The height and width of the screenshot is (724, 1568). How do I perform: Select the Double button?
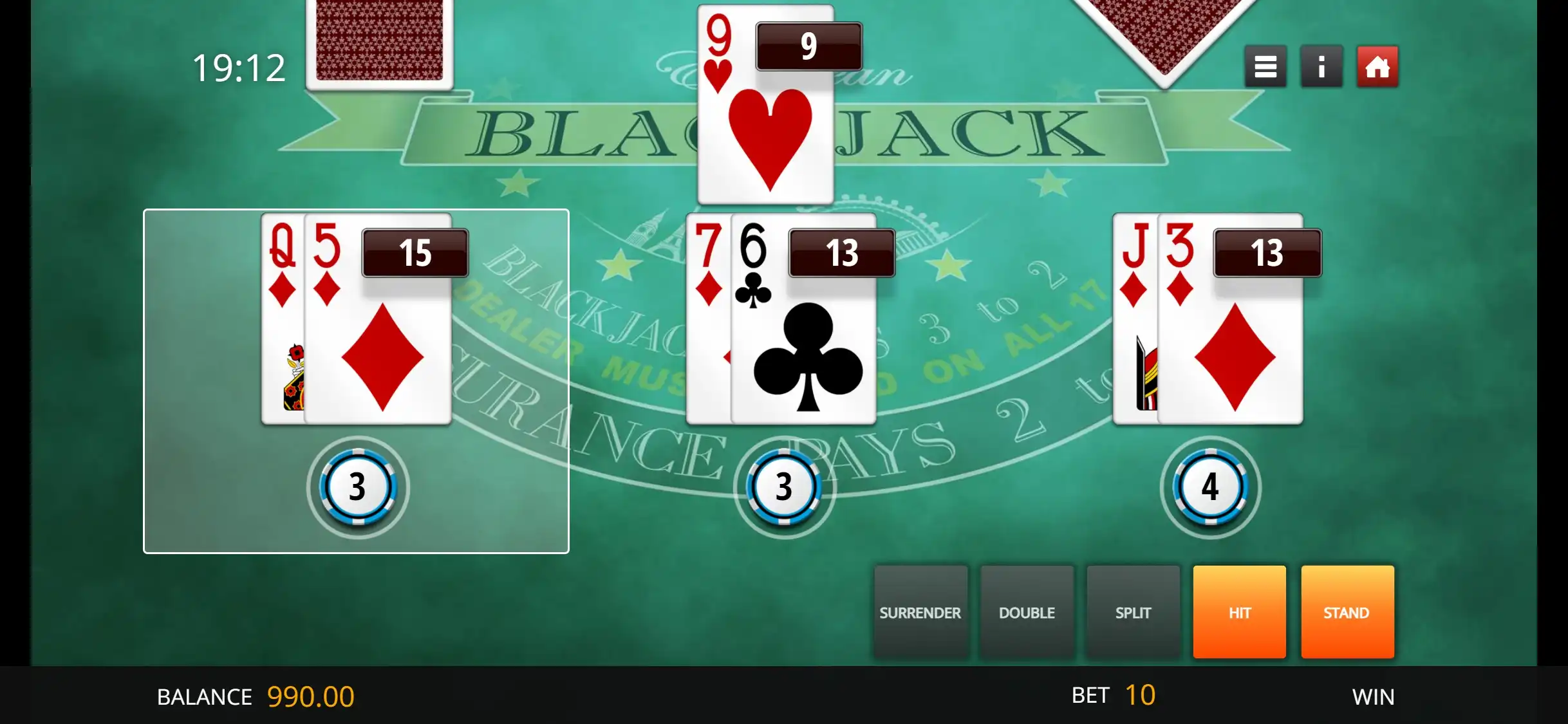pos(1027,612)
